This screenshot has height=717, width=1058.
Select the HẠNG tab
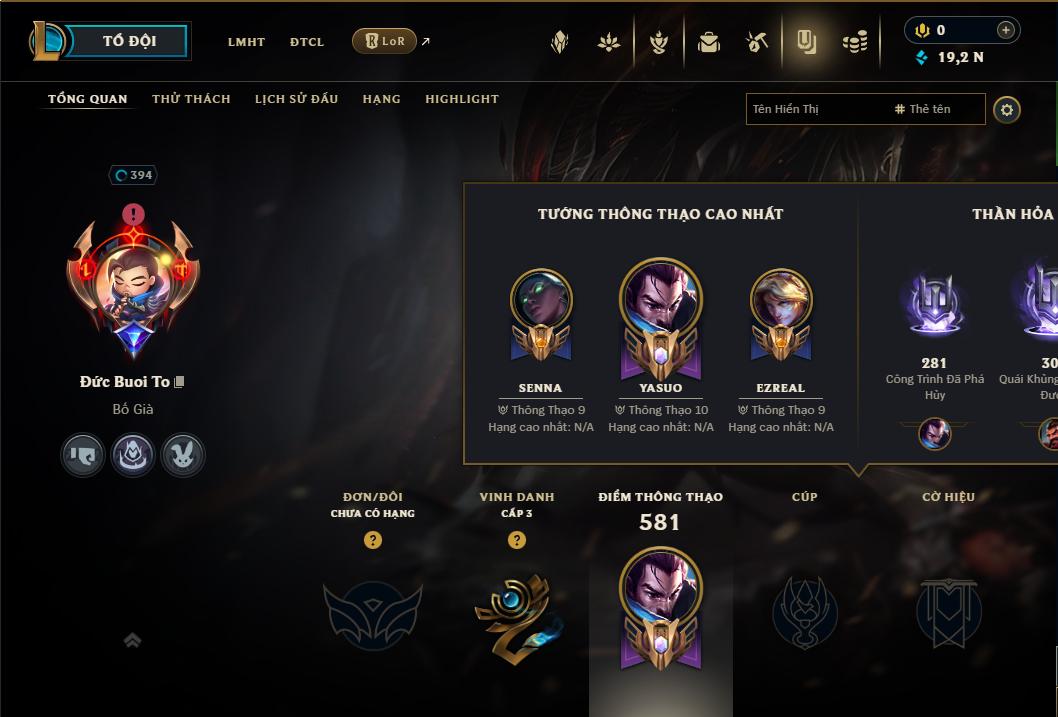pyautogui.click(x=381, y=99)
